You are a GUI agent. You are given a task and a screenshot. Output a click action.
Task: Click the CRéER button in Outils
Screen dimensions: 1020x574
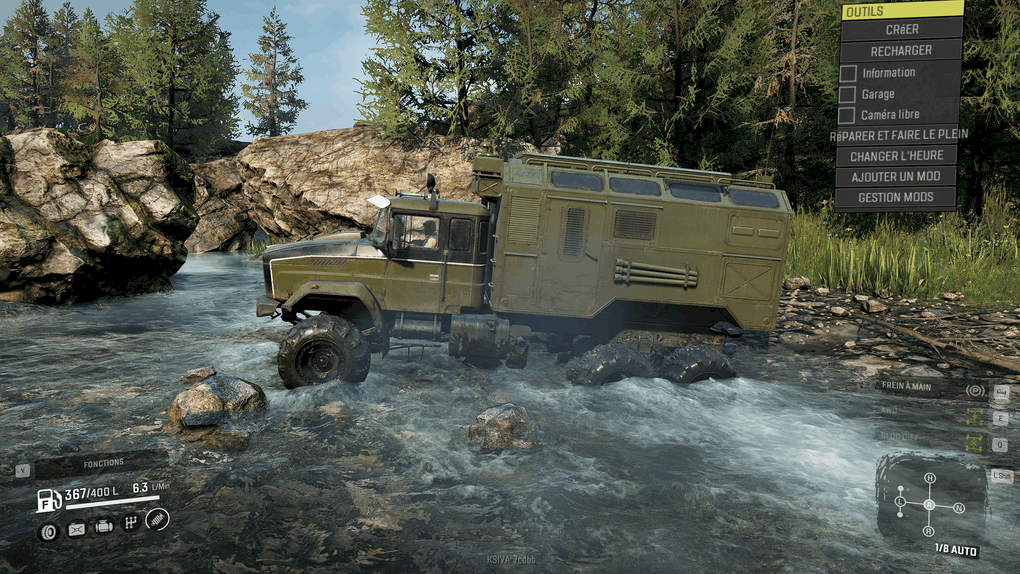click(901, 30)
